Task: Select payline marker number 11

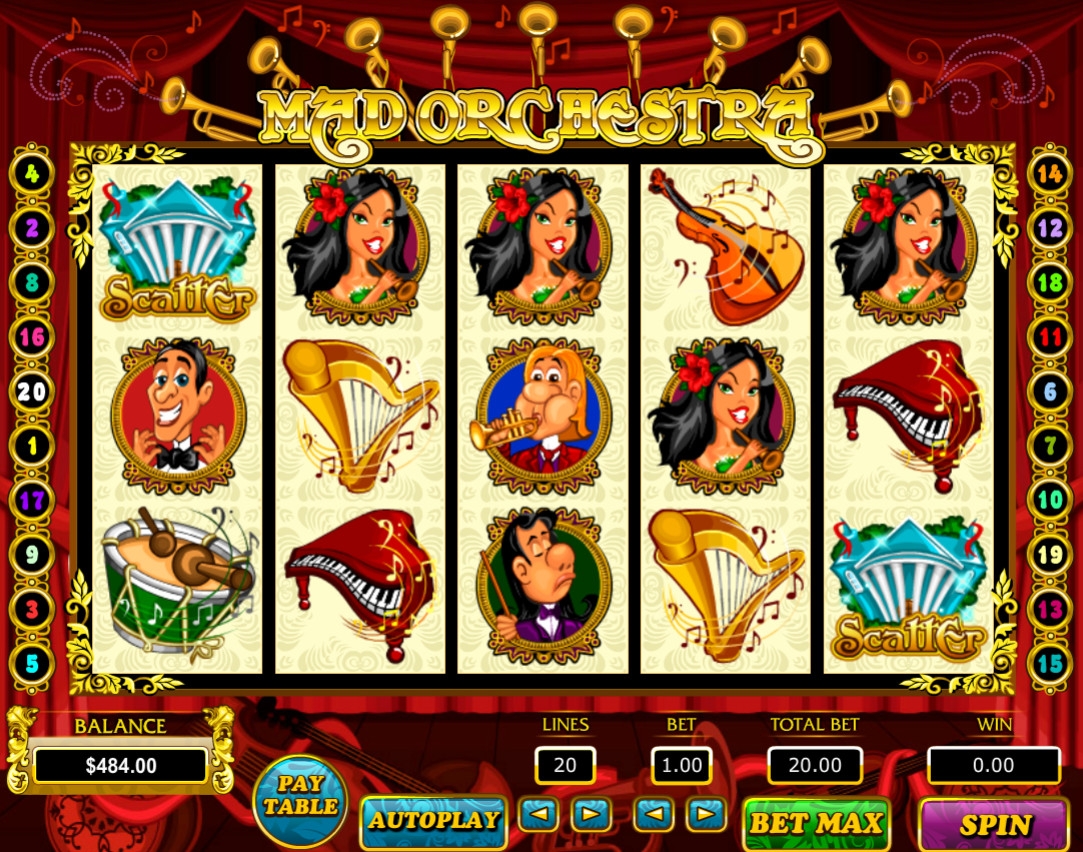Action: 1049,337
